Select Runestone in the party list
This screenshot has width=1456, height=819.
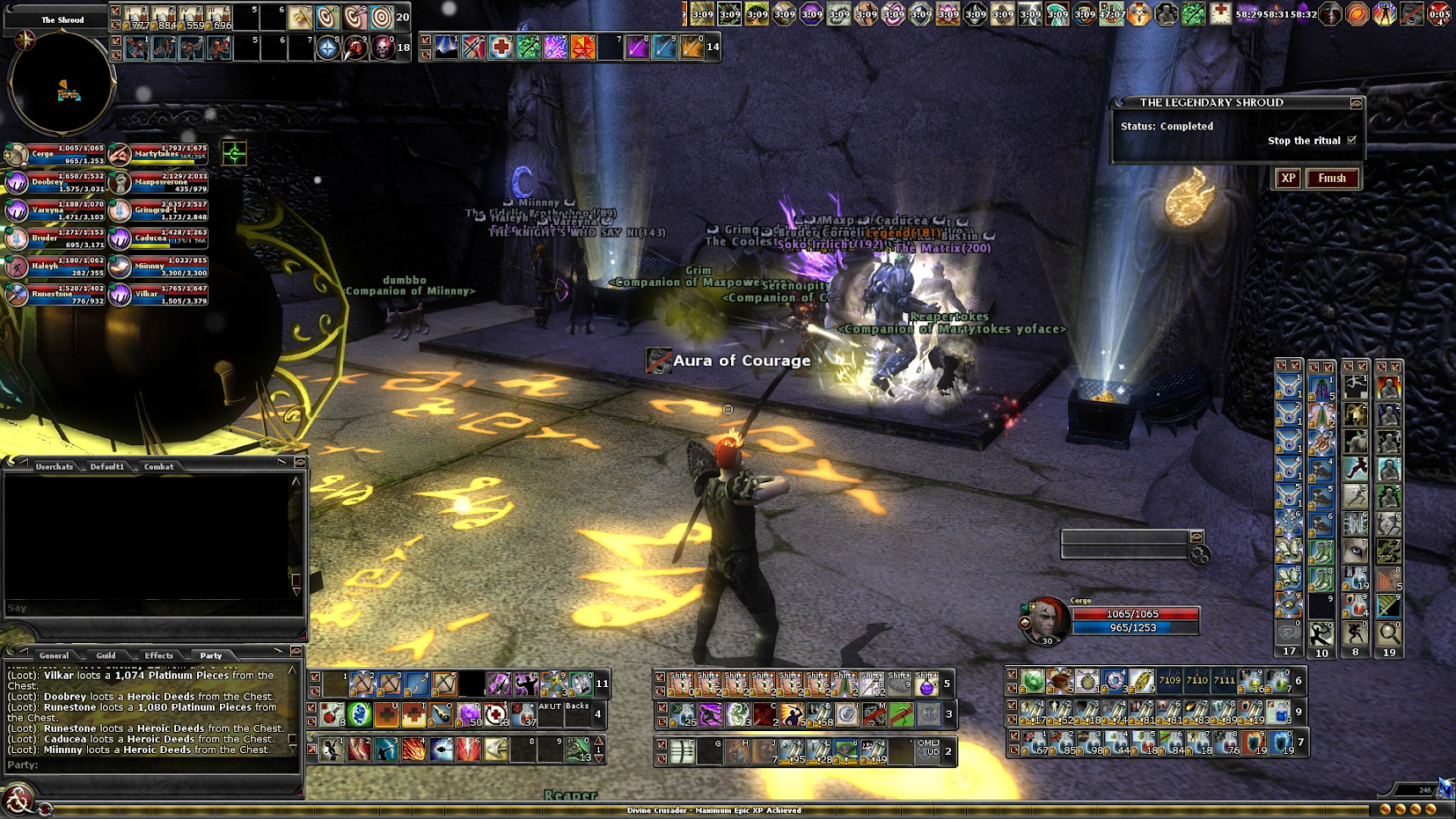[55, 295]
